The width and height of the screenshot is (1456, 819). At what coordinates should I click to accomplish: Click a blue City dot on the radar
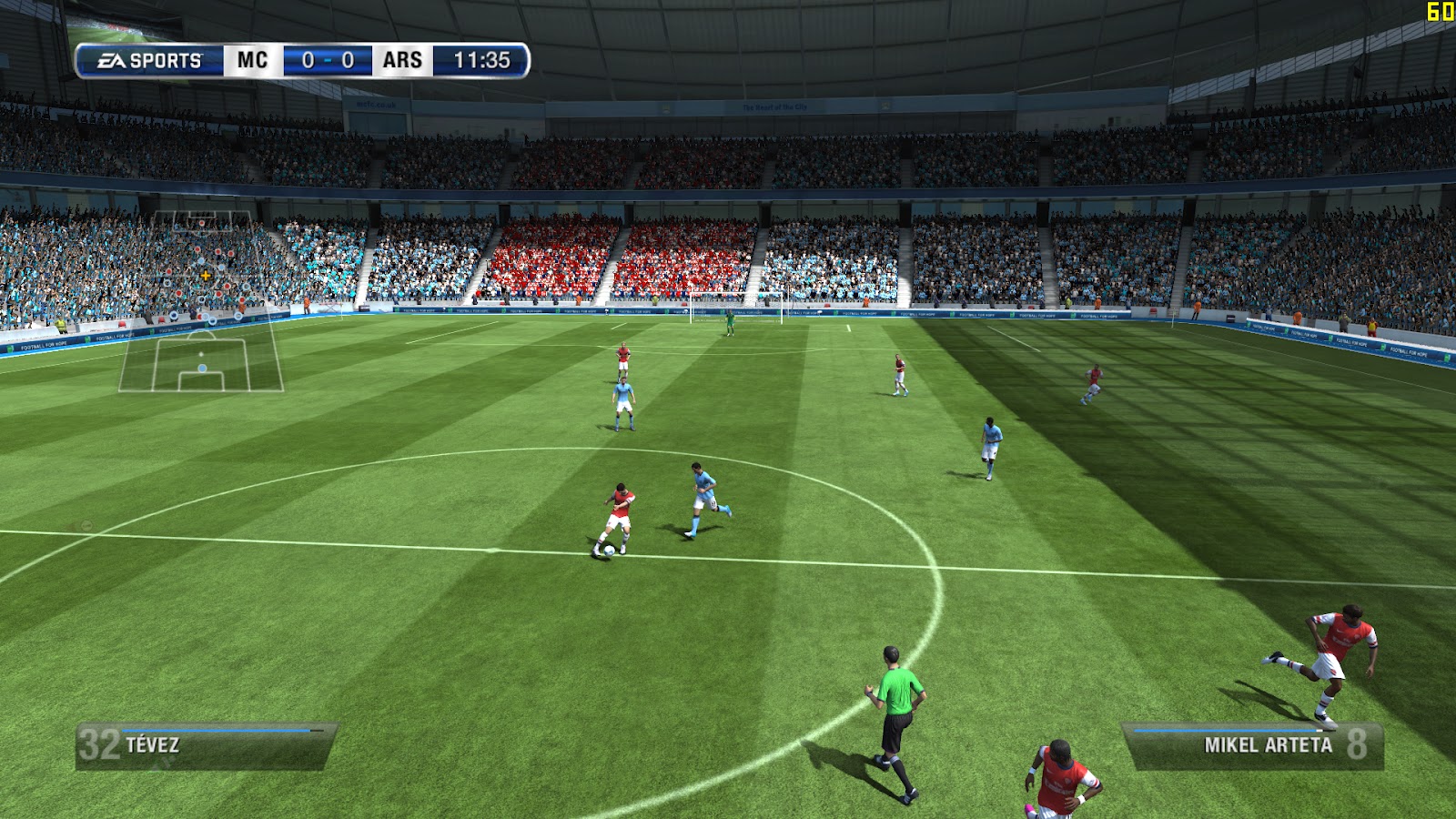point(199,261)
